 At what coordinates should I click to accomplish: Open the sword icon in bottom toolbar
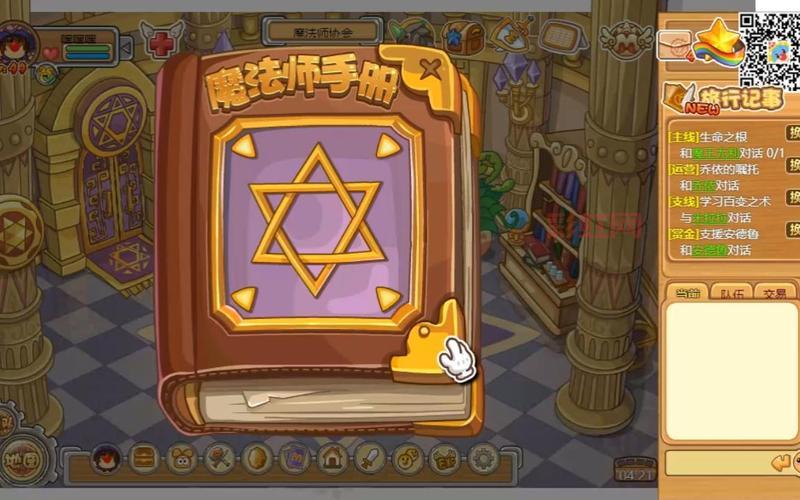click(369, 459)
